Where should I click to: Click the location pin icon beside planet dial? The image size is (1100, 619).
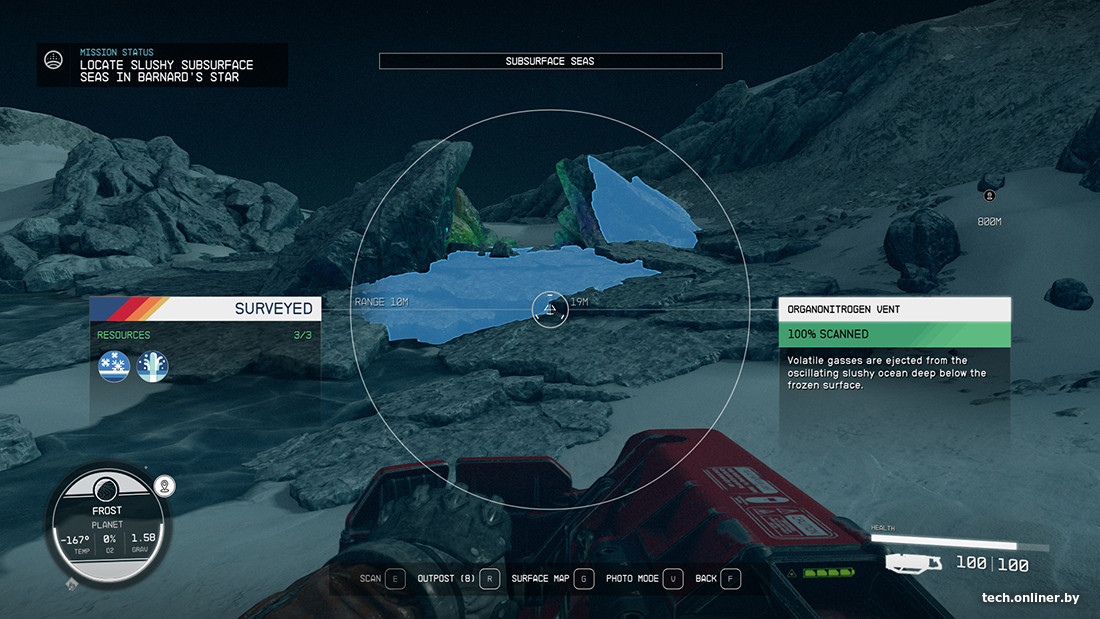click(166, 486)
